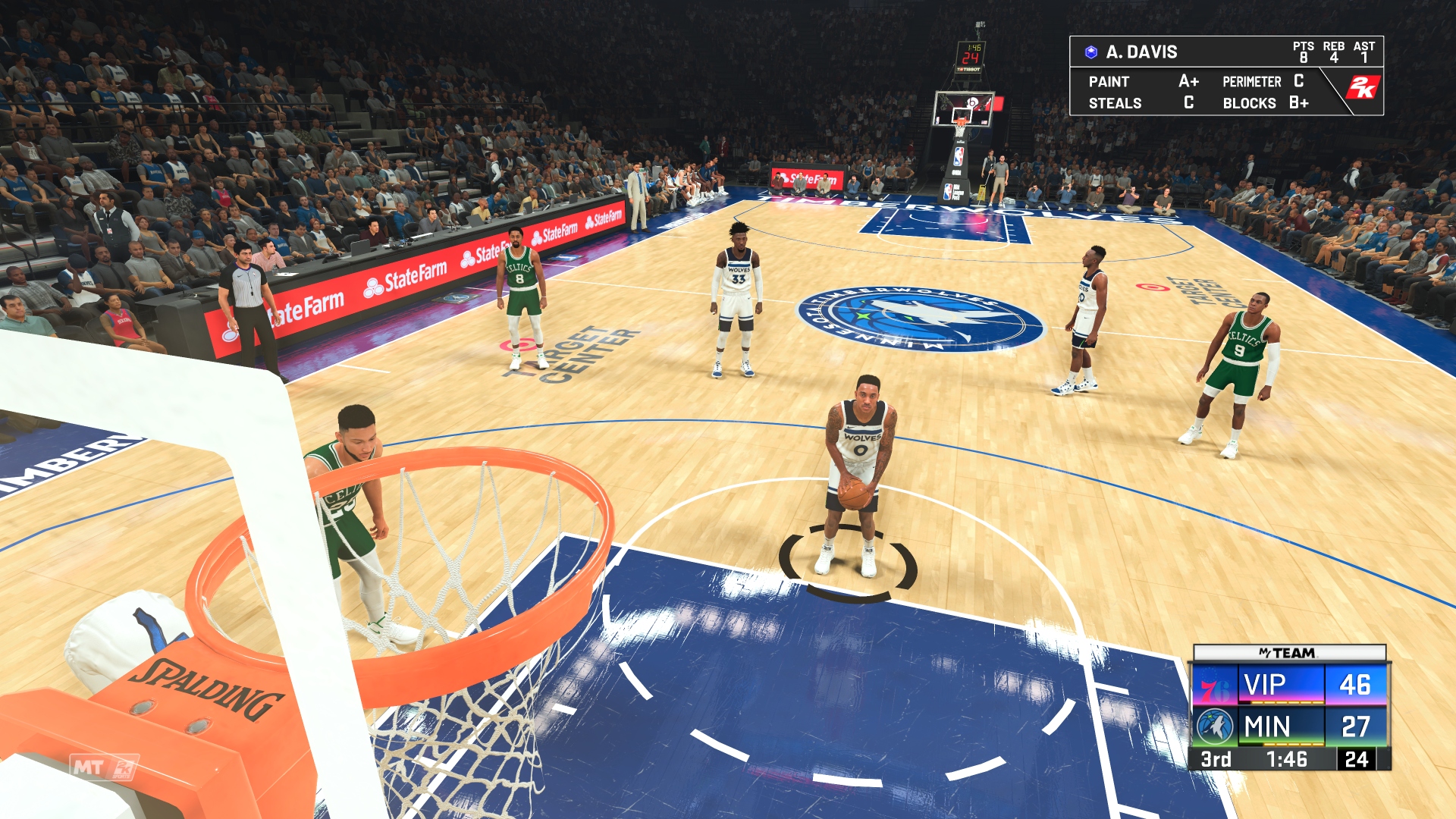Click the 3rd quarter indicator
Viewport: 1456px width, 819px height.
1216,759
